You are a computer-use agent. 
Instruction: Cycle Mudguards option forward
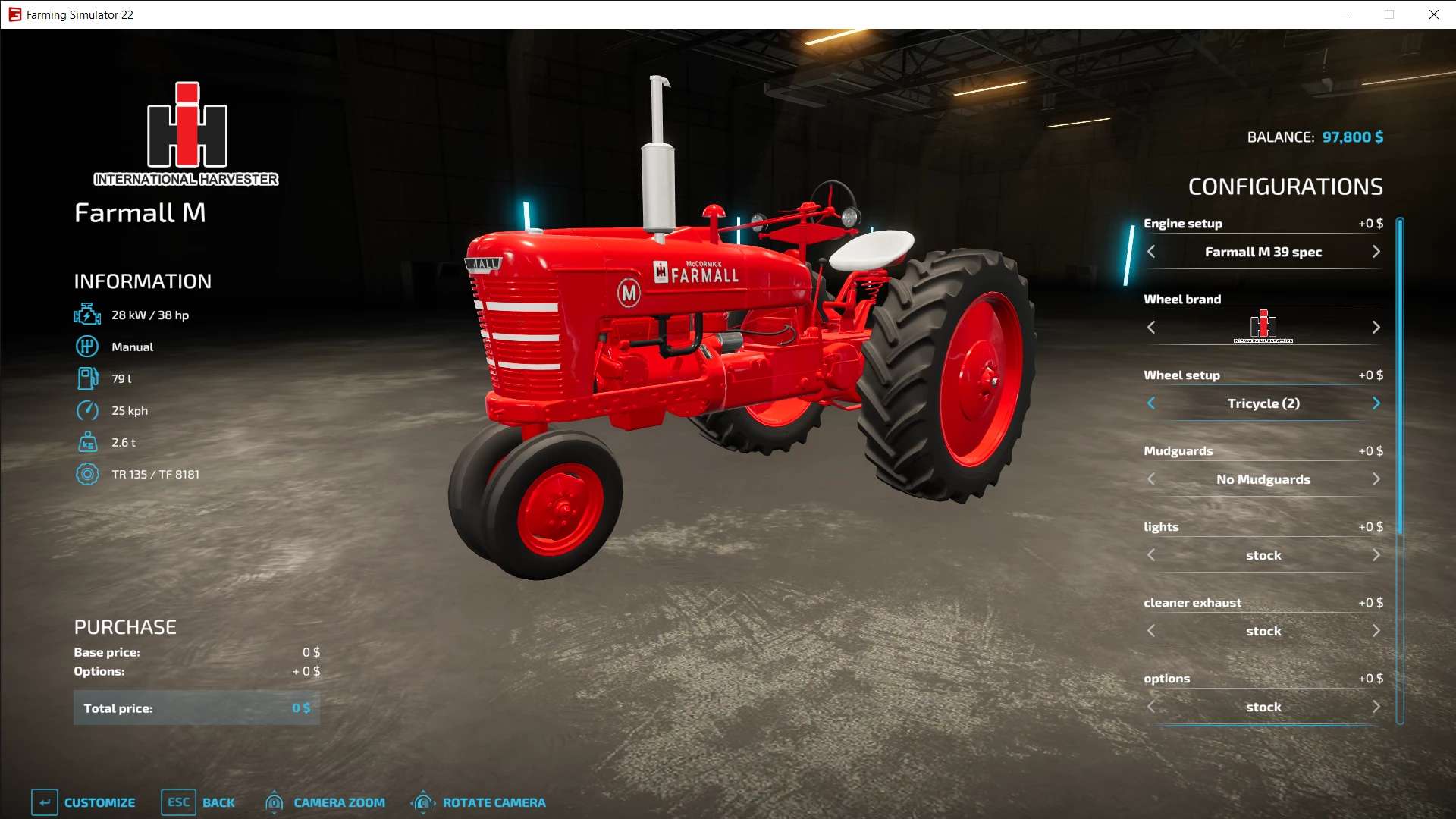1376,479
